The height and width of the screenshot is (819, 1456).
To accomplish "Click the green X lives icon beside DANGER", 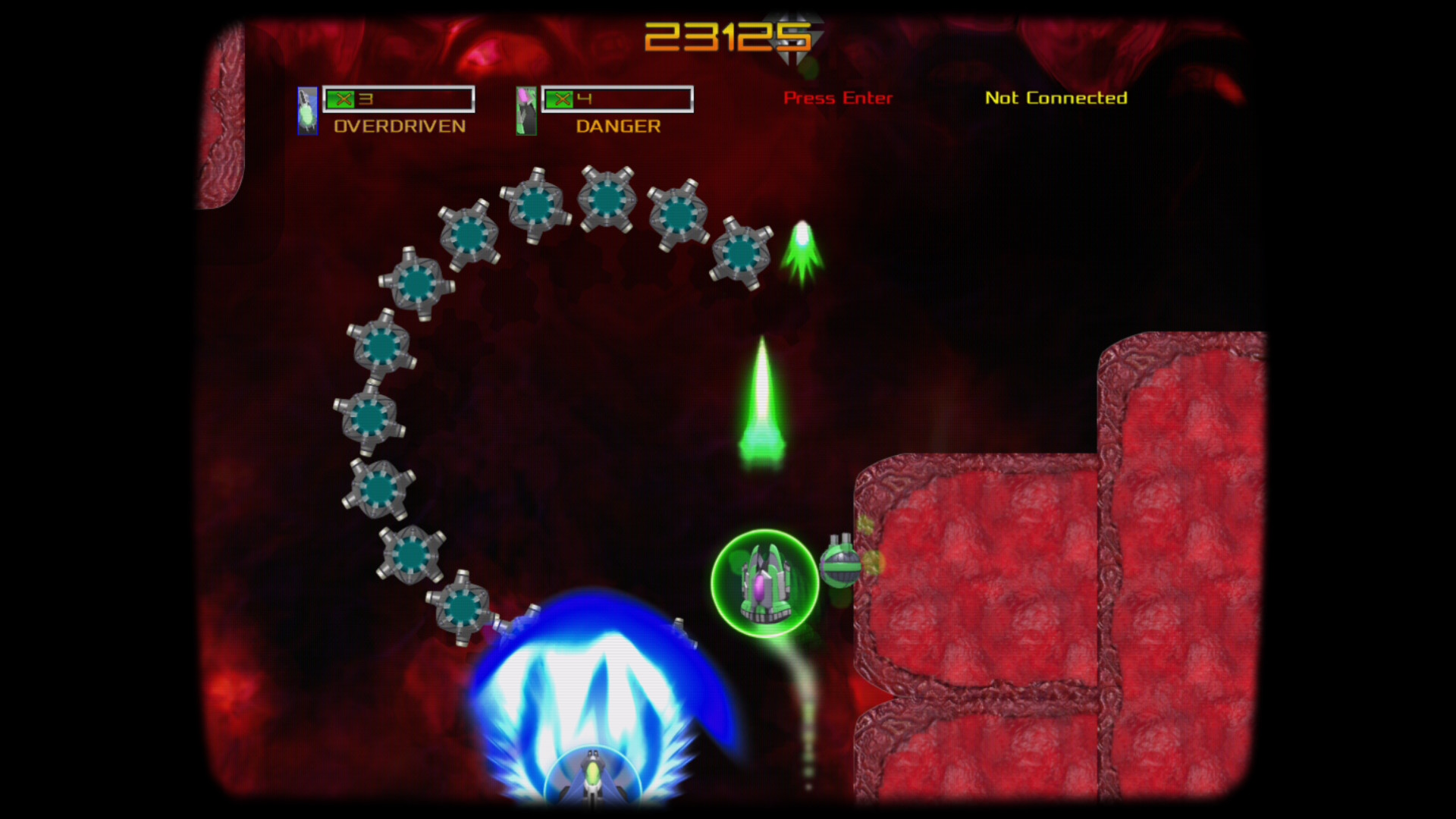I will (561, 97).
